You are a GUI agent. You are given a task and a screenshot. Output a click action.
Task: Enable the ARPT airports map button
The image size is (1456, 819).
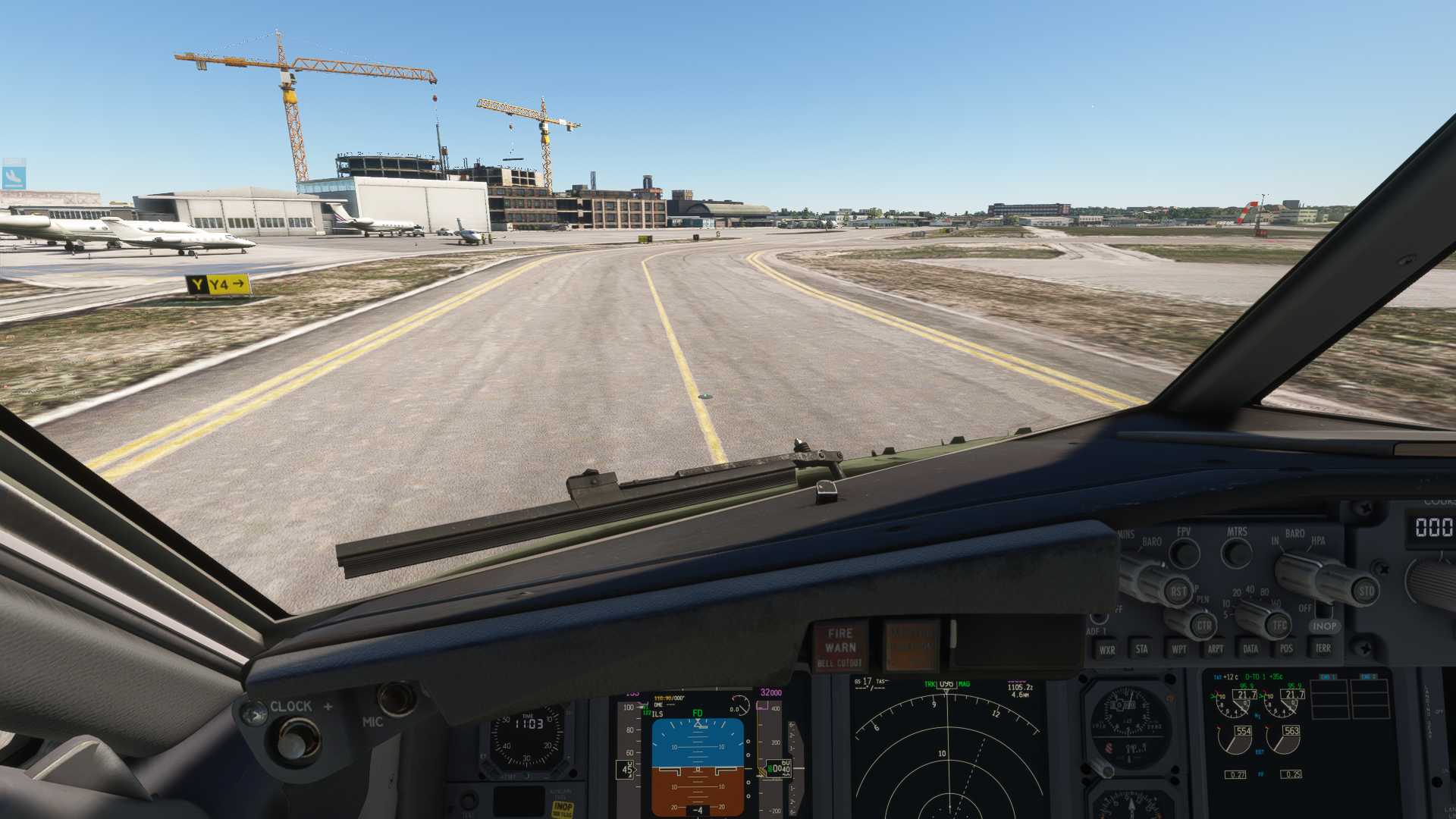coord(1215,649)
